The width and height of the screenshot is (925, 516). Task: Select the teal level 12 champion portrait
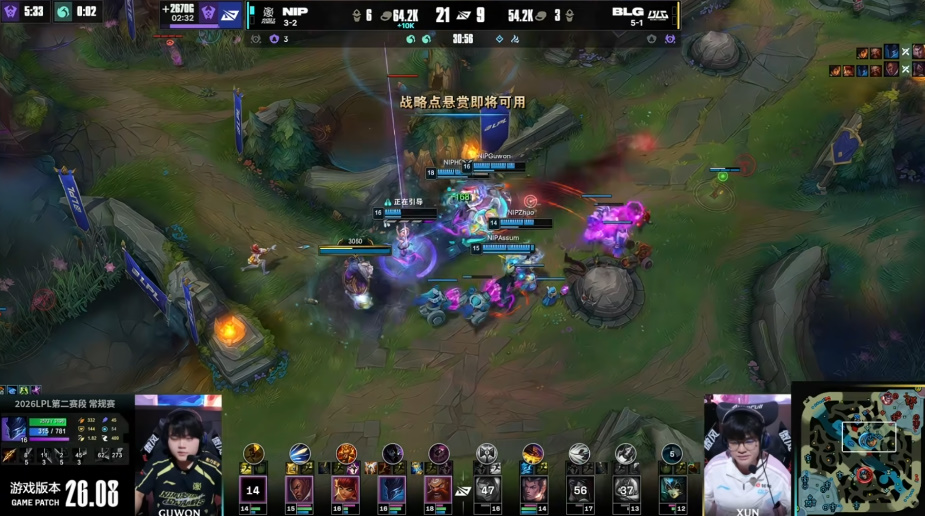pos(672,489)
